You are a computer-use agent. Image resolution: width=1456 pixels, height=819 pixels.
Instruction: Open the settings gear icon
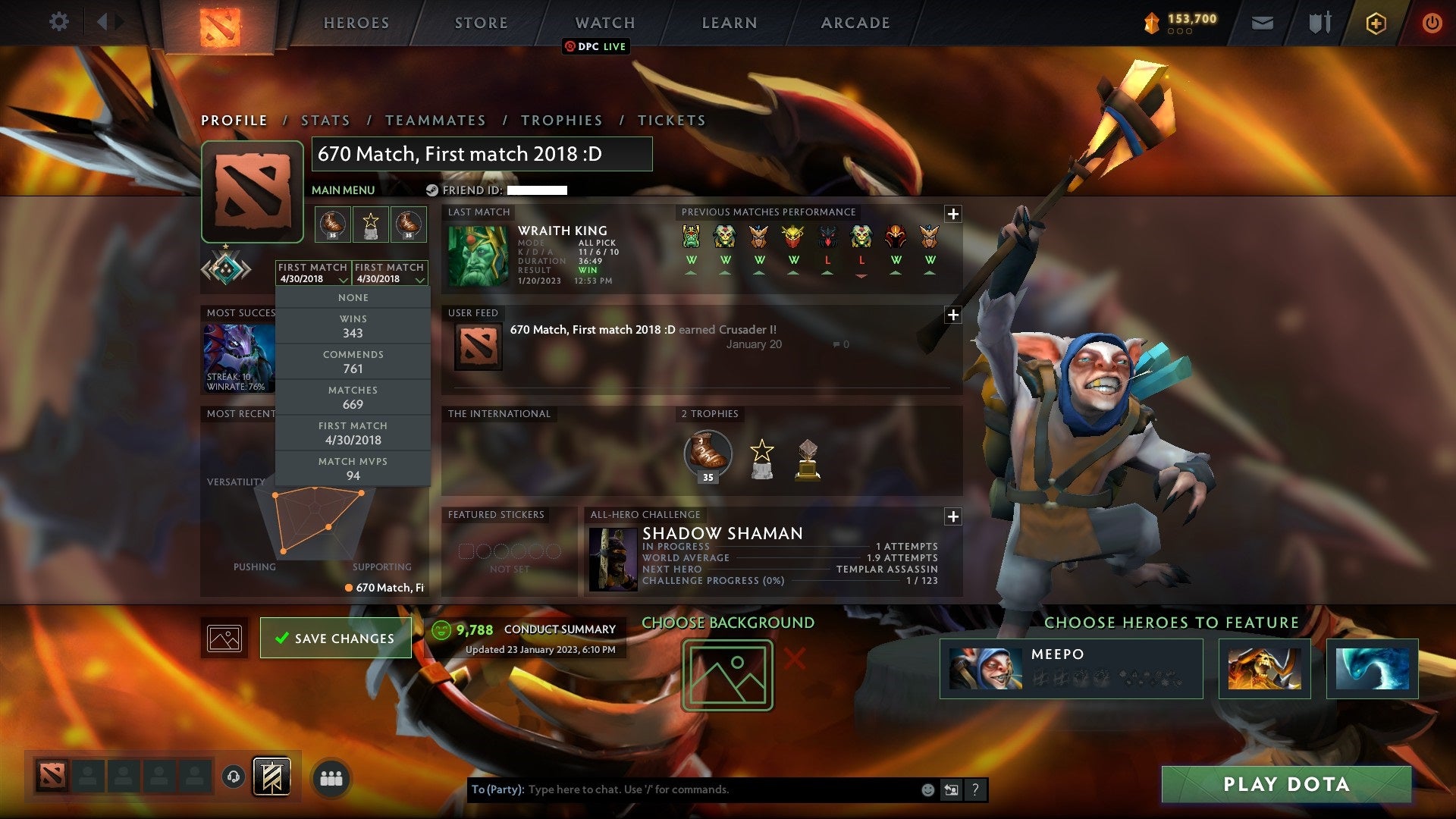(x=58, y=22)
